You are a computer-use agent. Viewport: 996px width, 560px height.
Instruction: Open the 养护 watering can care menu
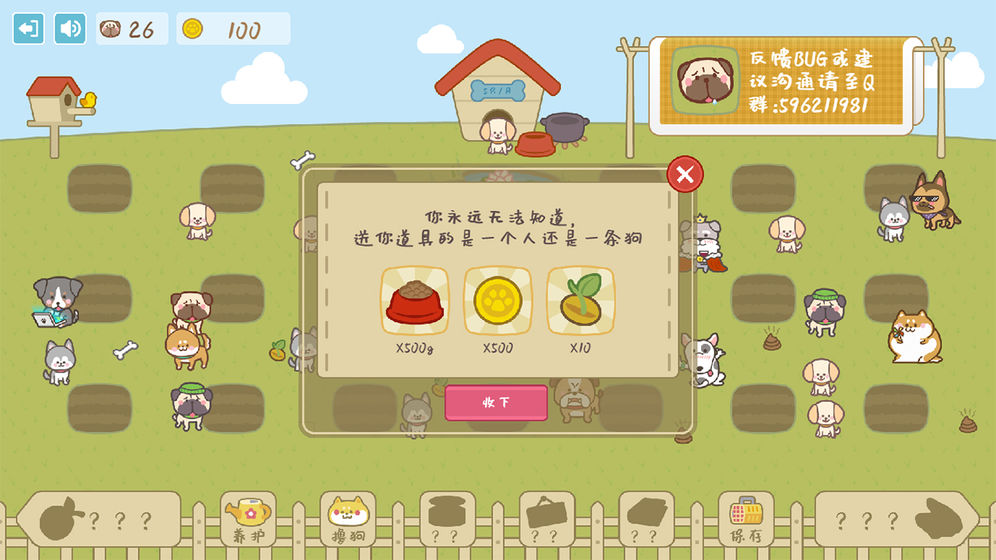[247, 519]
